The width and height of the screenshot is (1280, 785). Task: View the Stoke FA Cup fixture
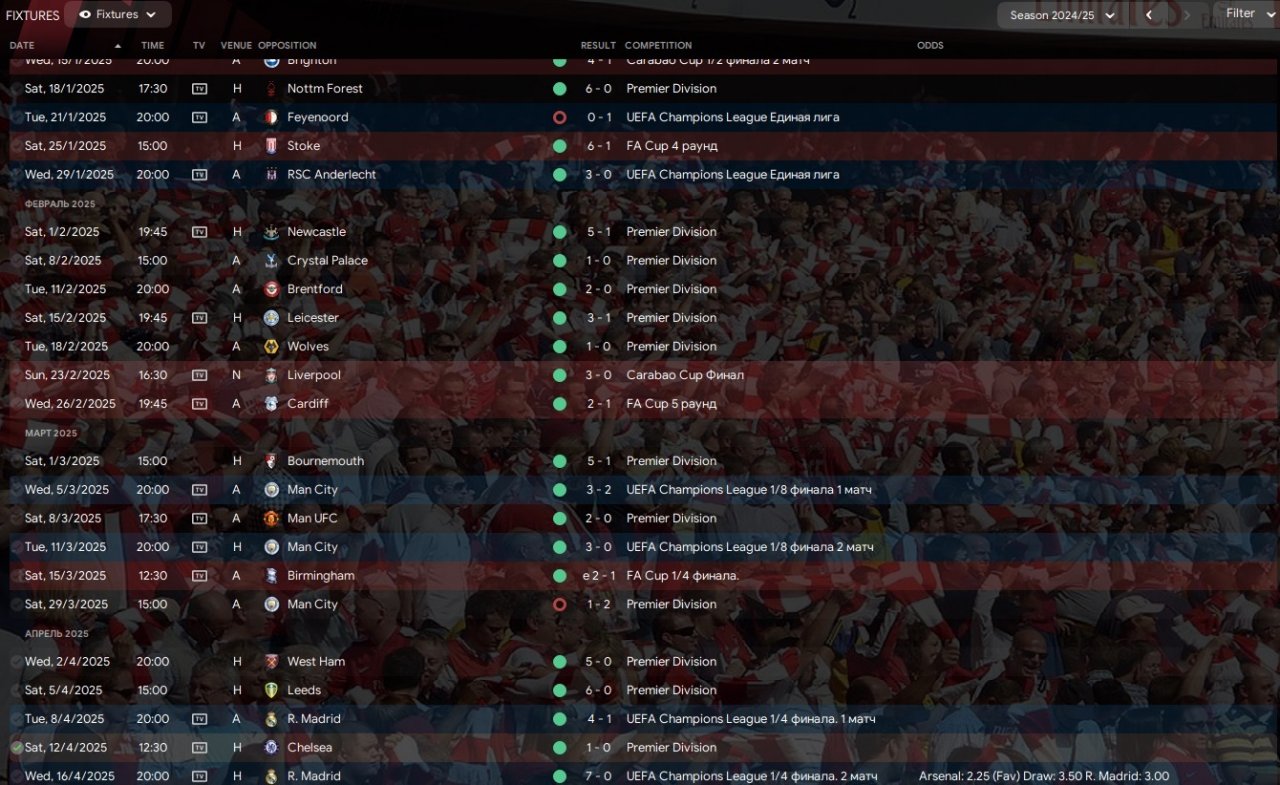(x=304, y=146)
